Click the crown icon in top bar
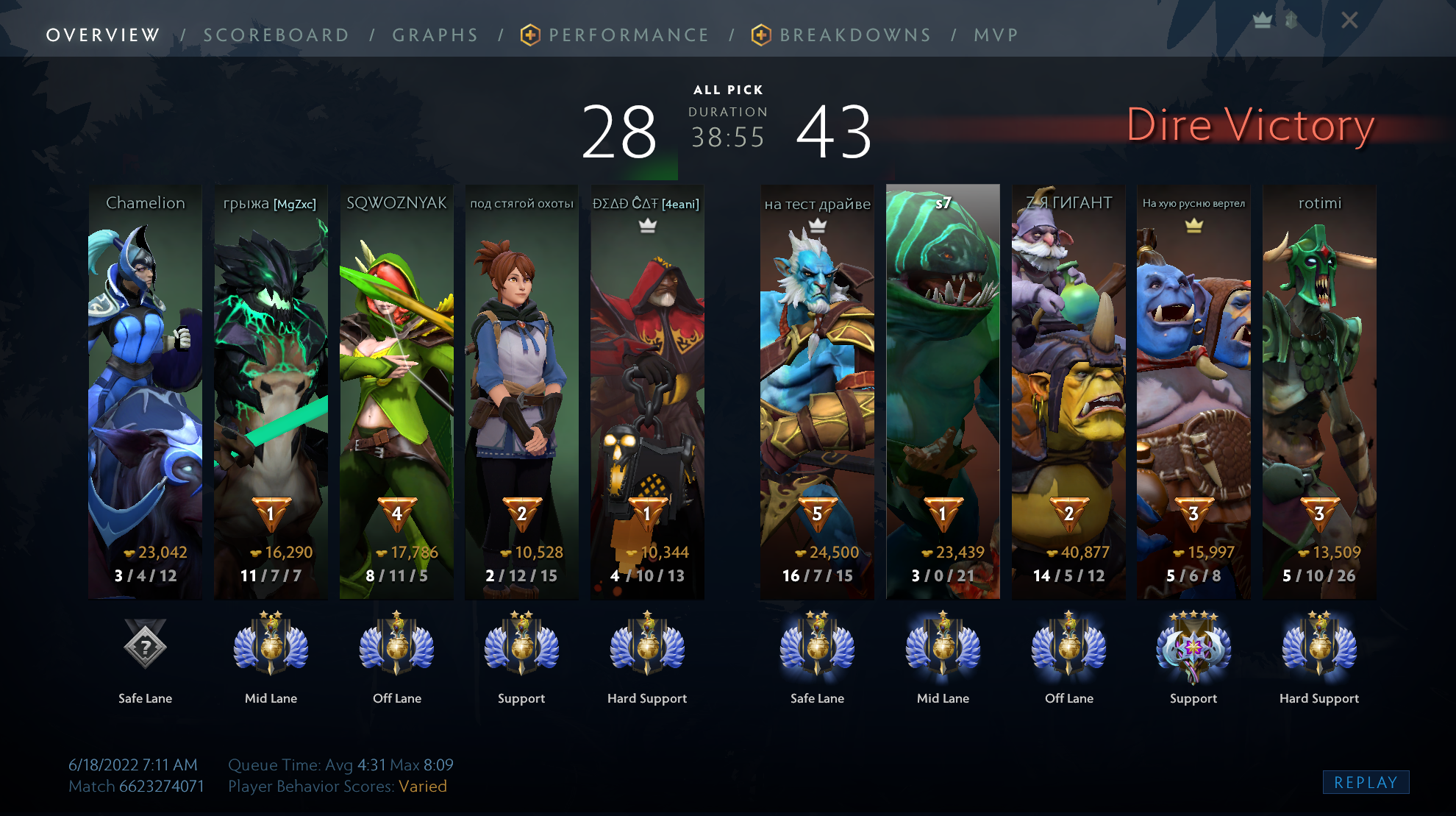This screenshot has height=816, width=1456. click(x=1263, y=21)
